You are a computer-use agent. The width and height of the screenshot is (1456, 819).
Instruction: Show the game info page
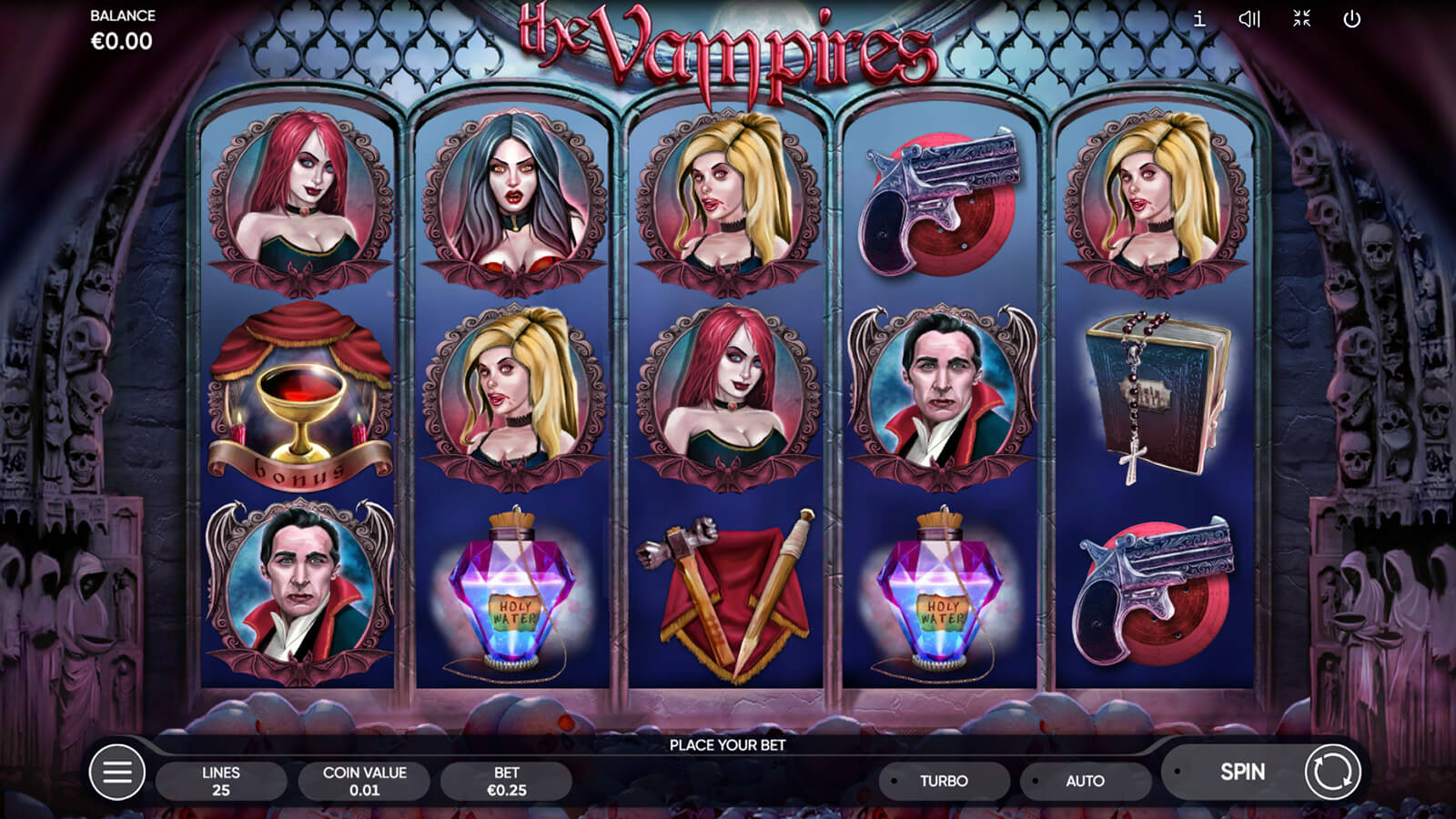coord(1199,19)
